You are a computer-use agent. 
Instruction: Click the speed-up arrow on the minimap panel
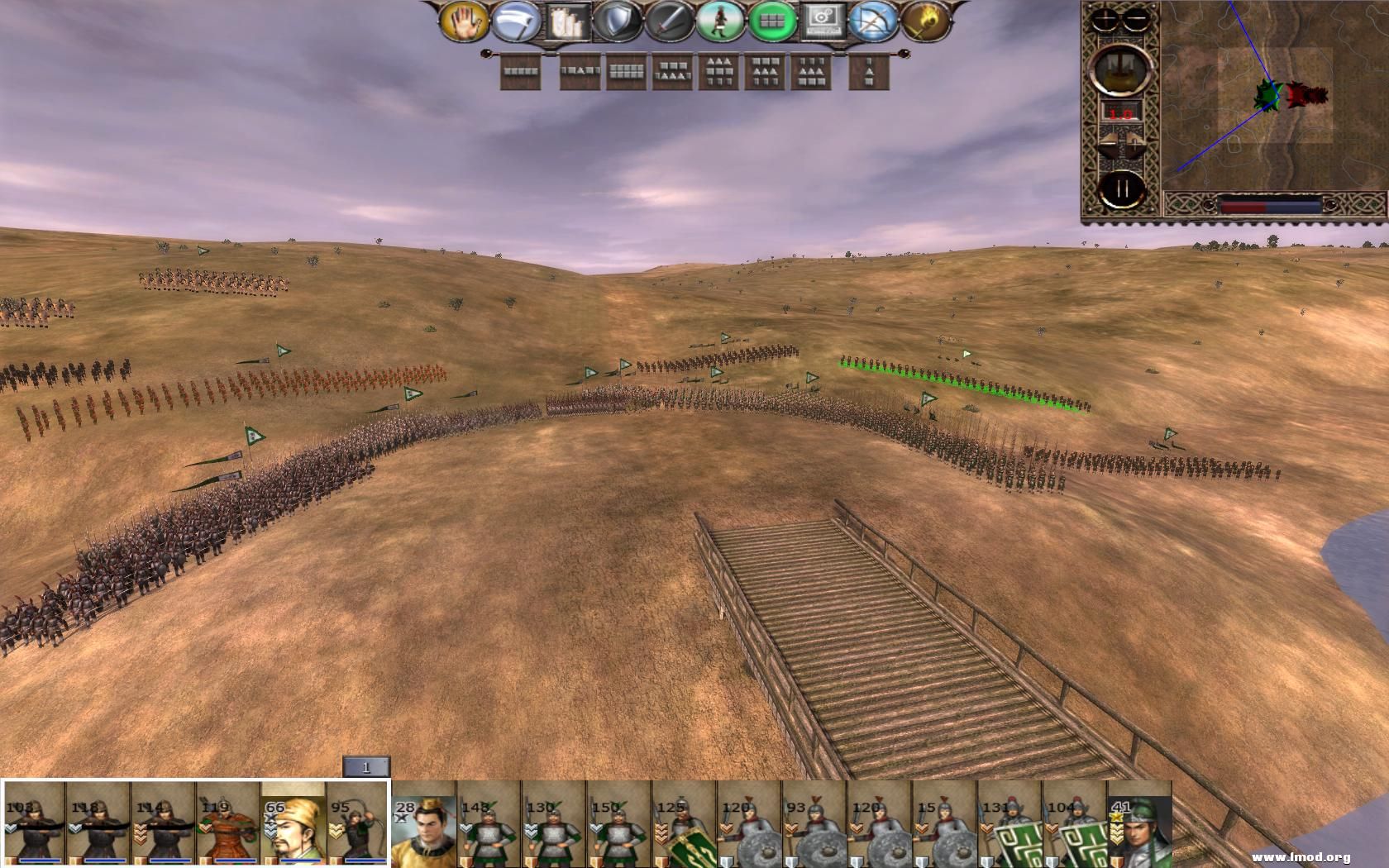pos(1134,141)
